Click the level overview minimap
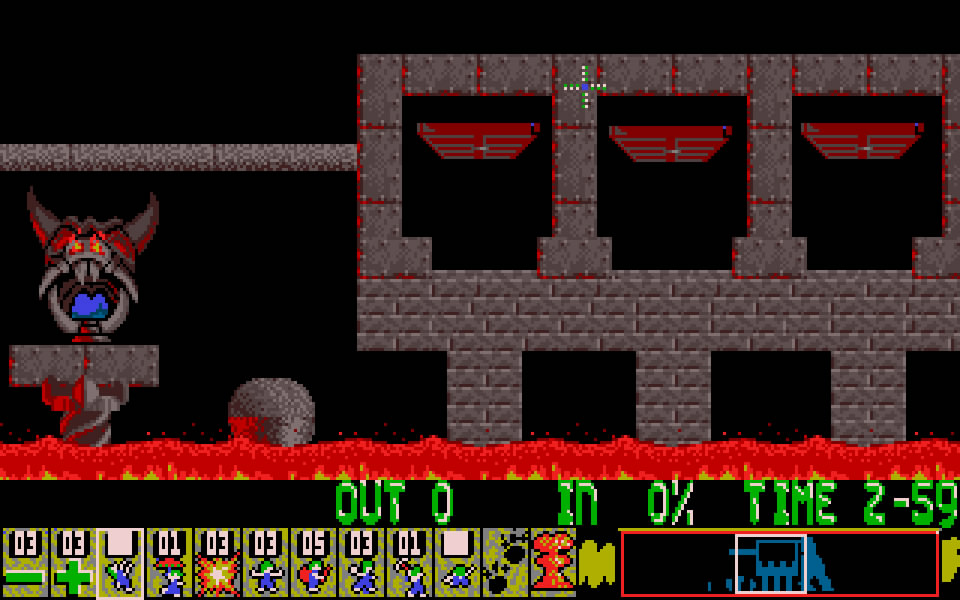This screenshot has height=600, width=960. click(x=779, y=563)
